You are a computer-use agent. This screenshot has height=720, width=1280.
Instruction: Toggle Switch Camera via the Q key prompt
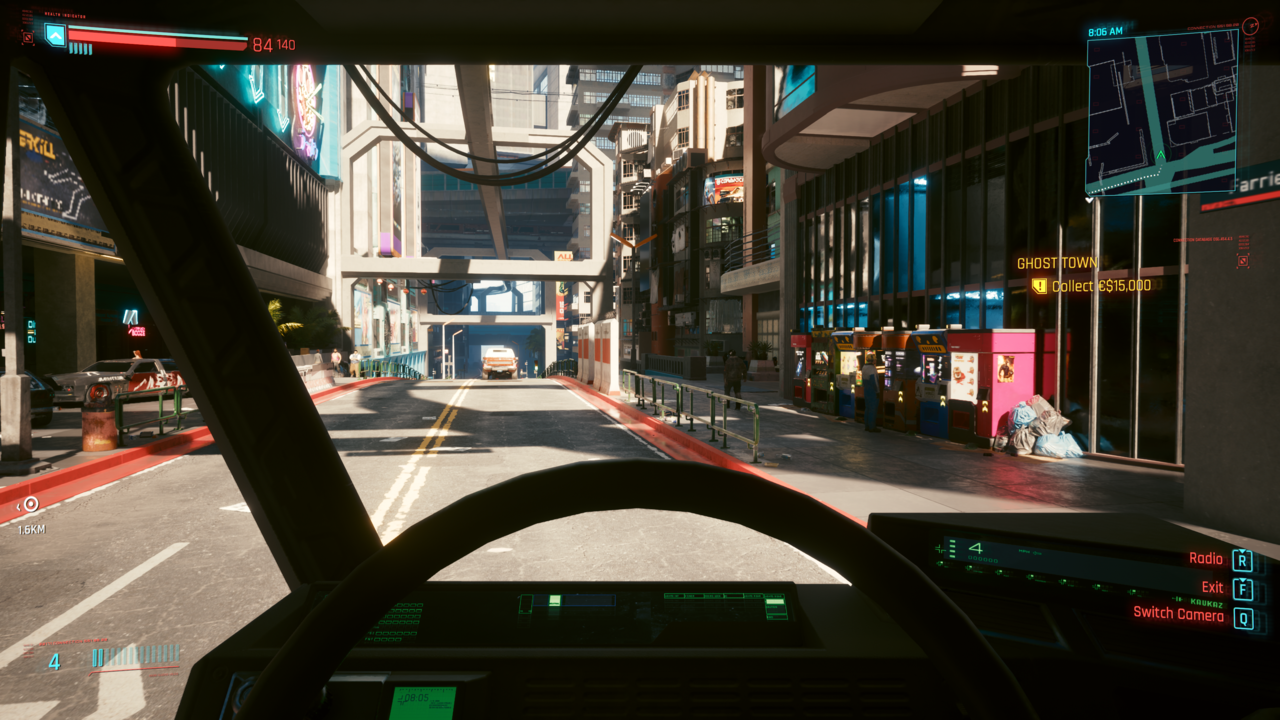click(1245, 617)
